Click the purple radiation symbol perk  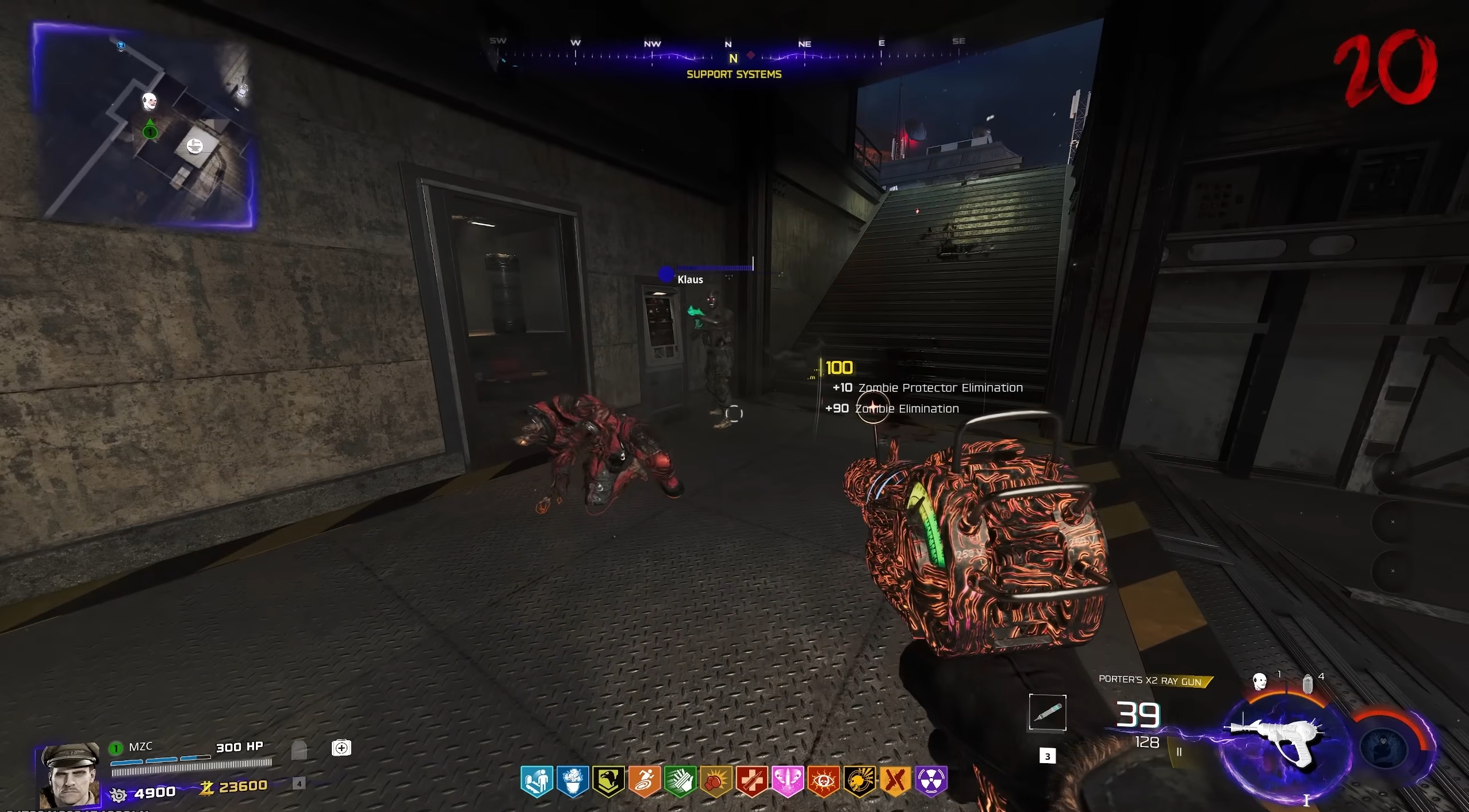[931, 781]
